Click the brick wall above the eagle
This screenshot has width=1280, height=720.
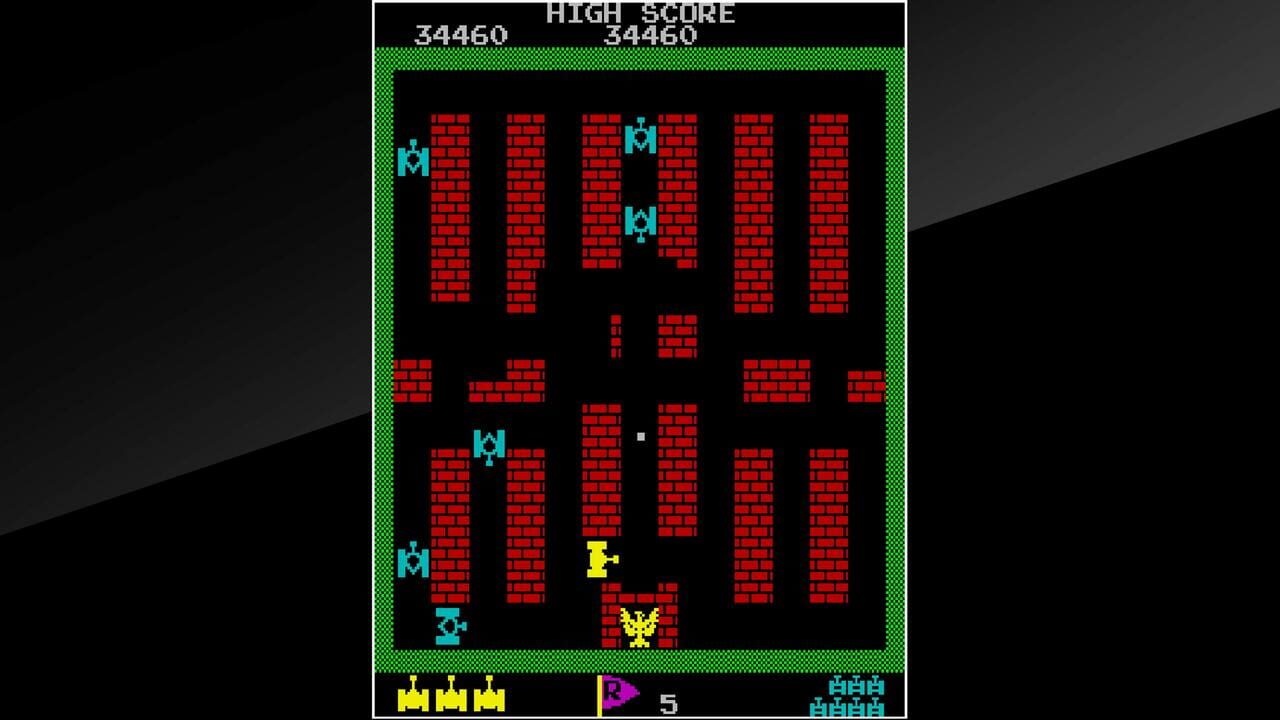click(637, 597)
